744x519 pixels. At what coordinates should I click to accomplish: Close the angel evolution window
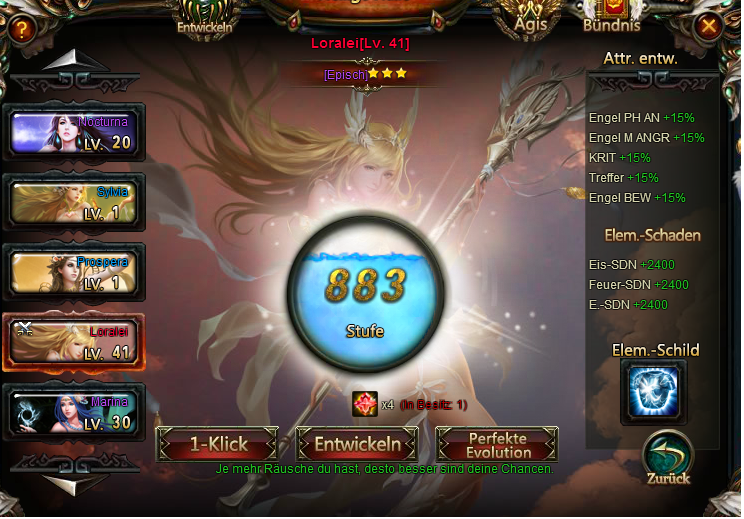coord(709,26)
